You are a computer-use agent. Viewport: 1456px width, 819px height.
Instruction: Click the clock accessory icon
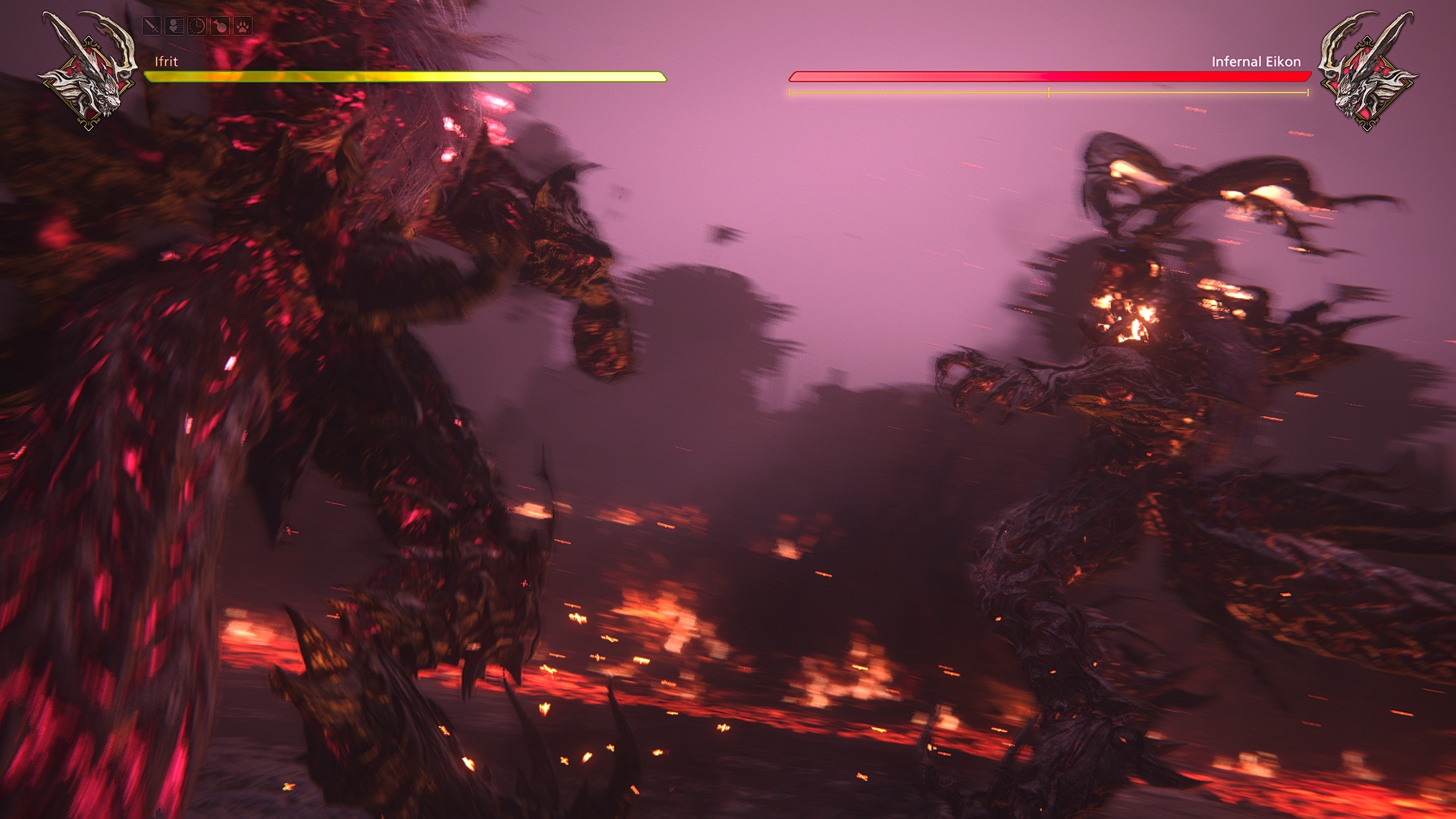pos(197,27)
